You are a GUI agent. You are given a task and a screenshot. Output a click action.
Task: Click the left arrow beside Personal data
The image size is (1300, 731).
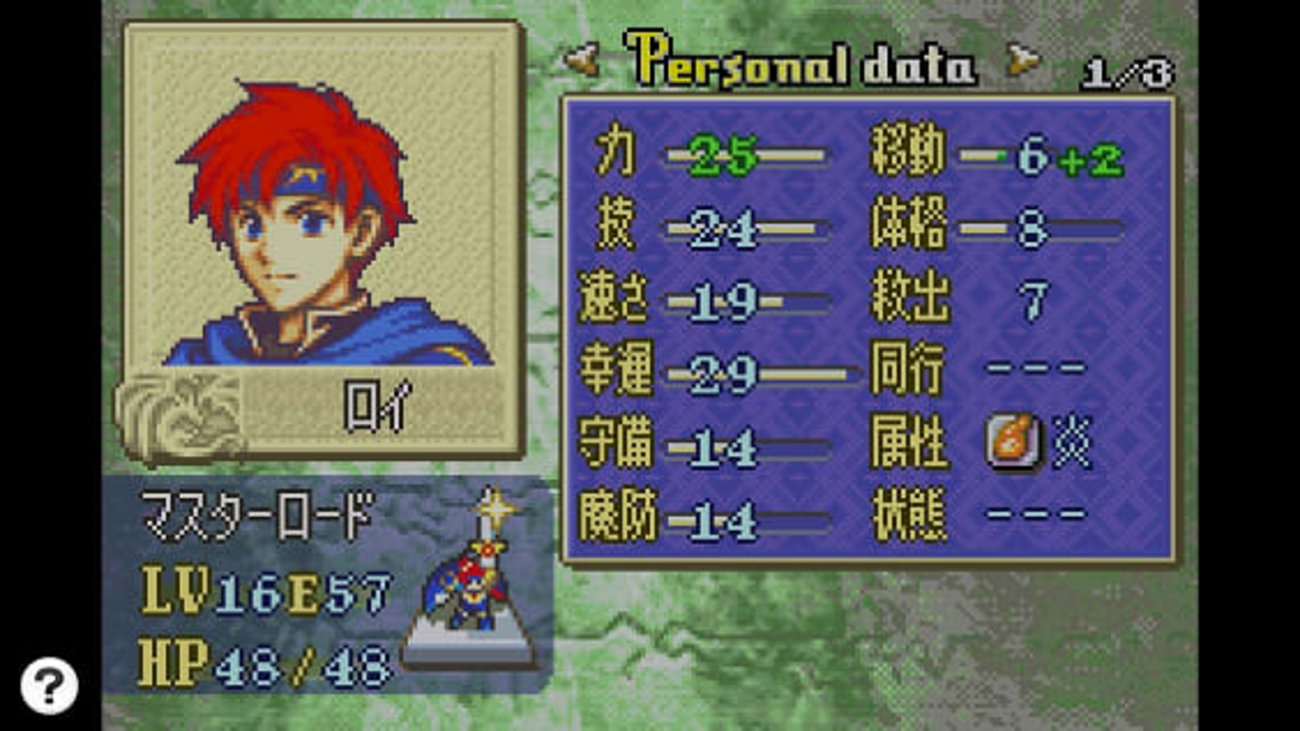pos(582,60)
